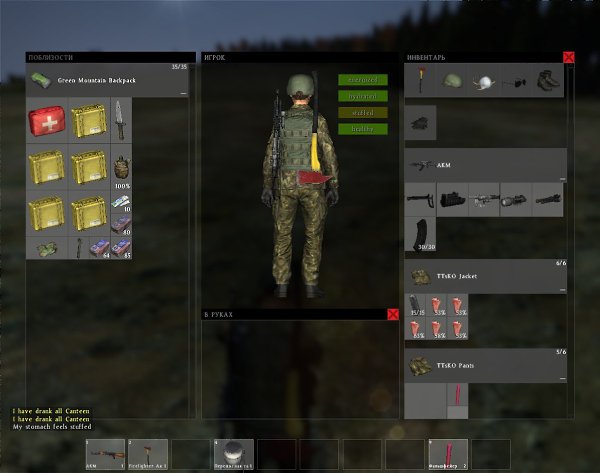Select the sunglasses equipment slot
The height and width of the screenshot is (473, 600).
point(515,82)
